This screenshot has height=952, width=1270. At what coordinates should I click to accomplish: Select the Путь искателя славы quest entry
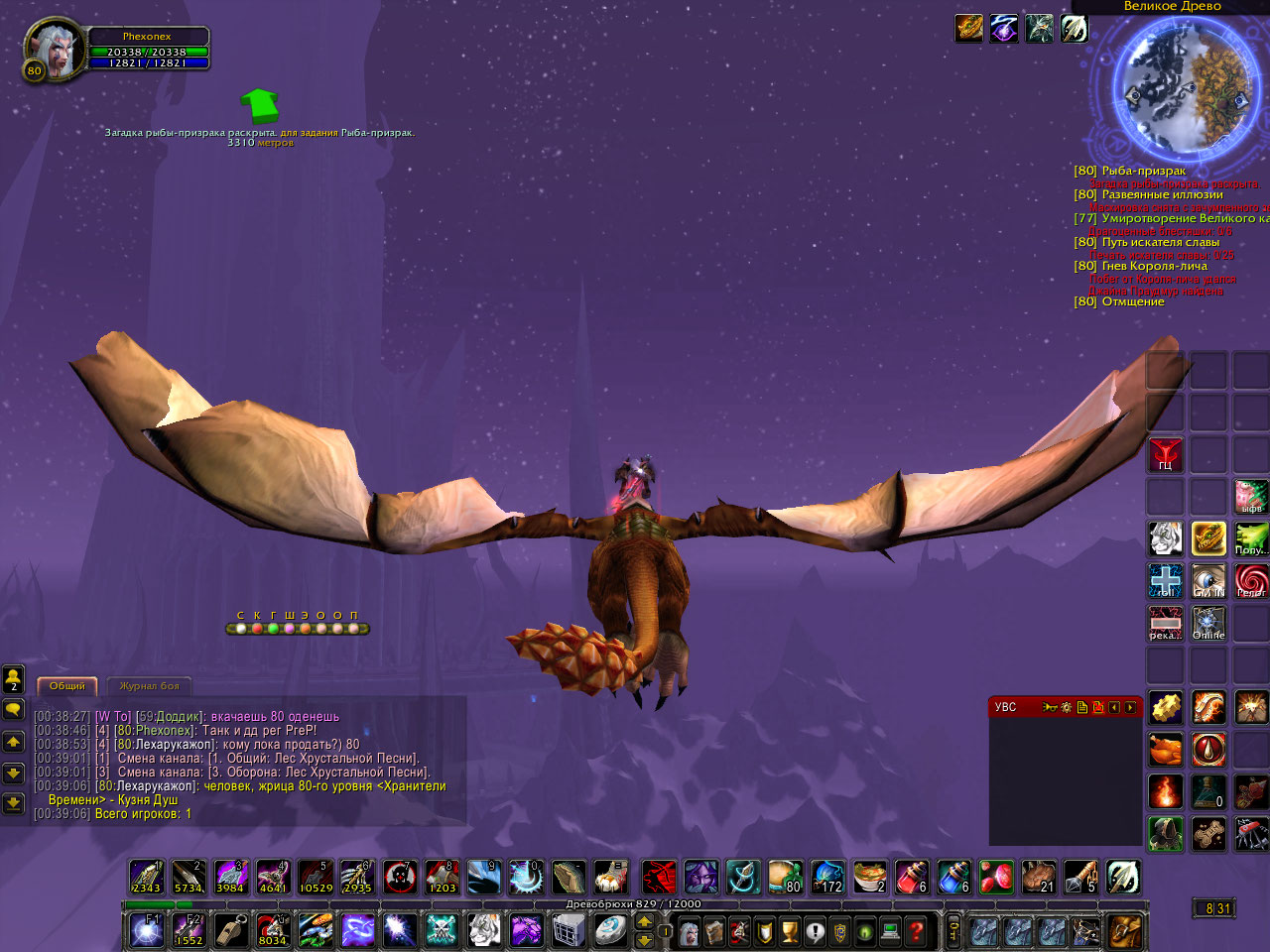tap(1160, 243)
